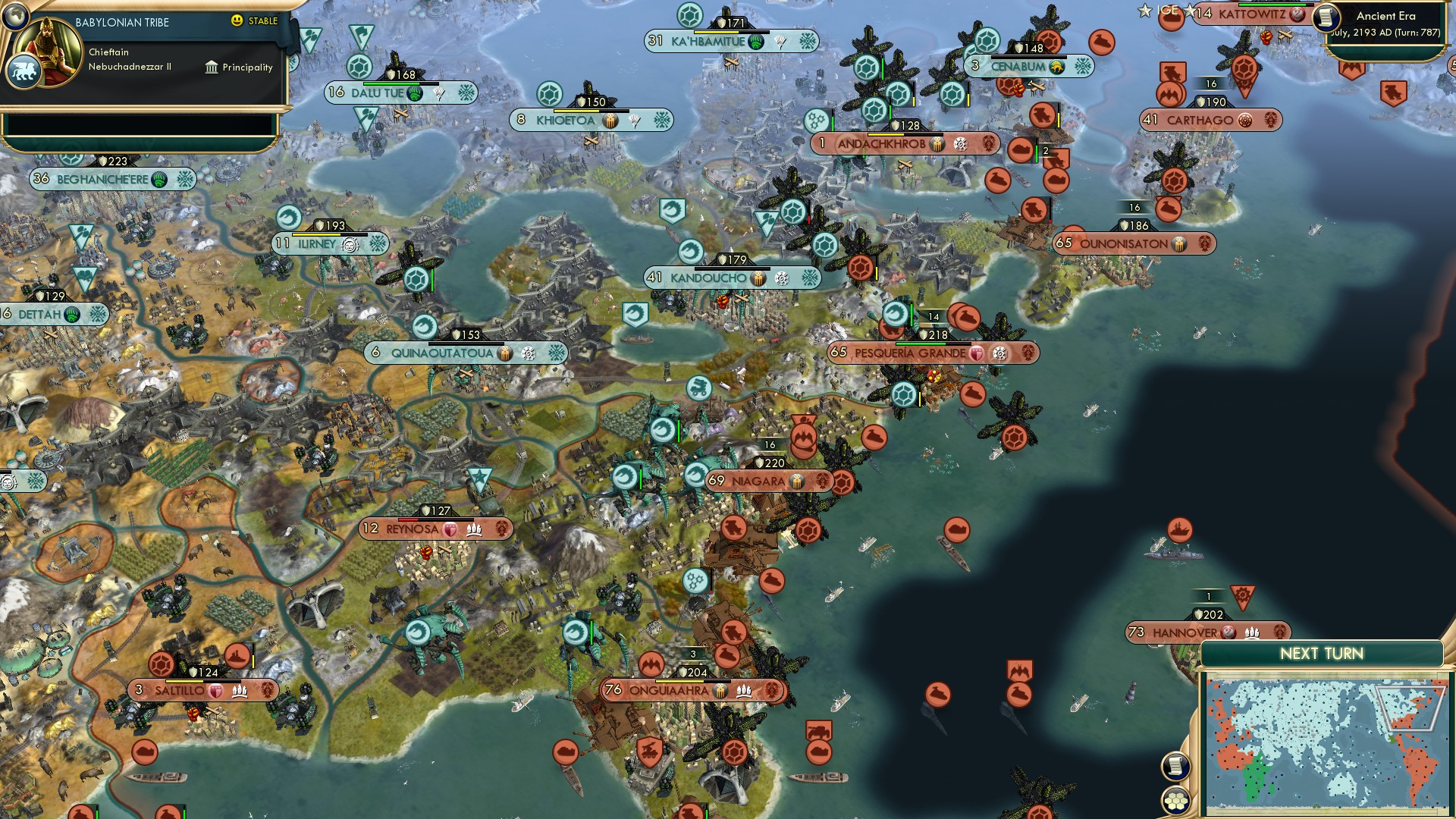
Task: Click the red eagle emblem on Kattowitz banner
Action: tap(1296, 13)
